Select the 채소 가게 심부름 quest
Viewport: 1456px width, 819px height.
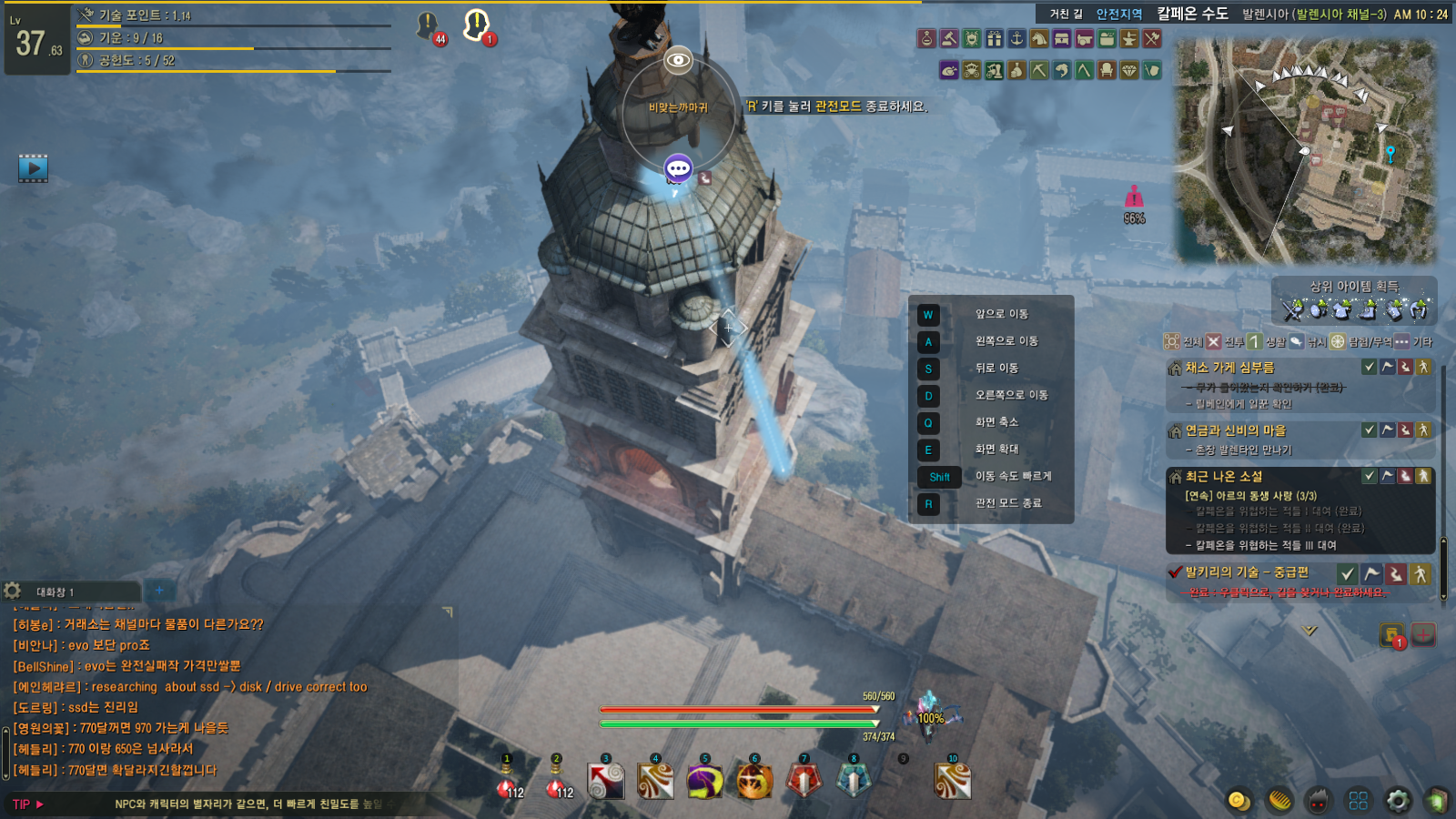point(1229,368)
